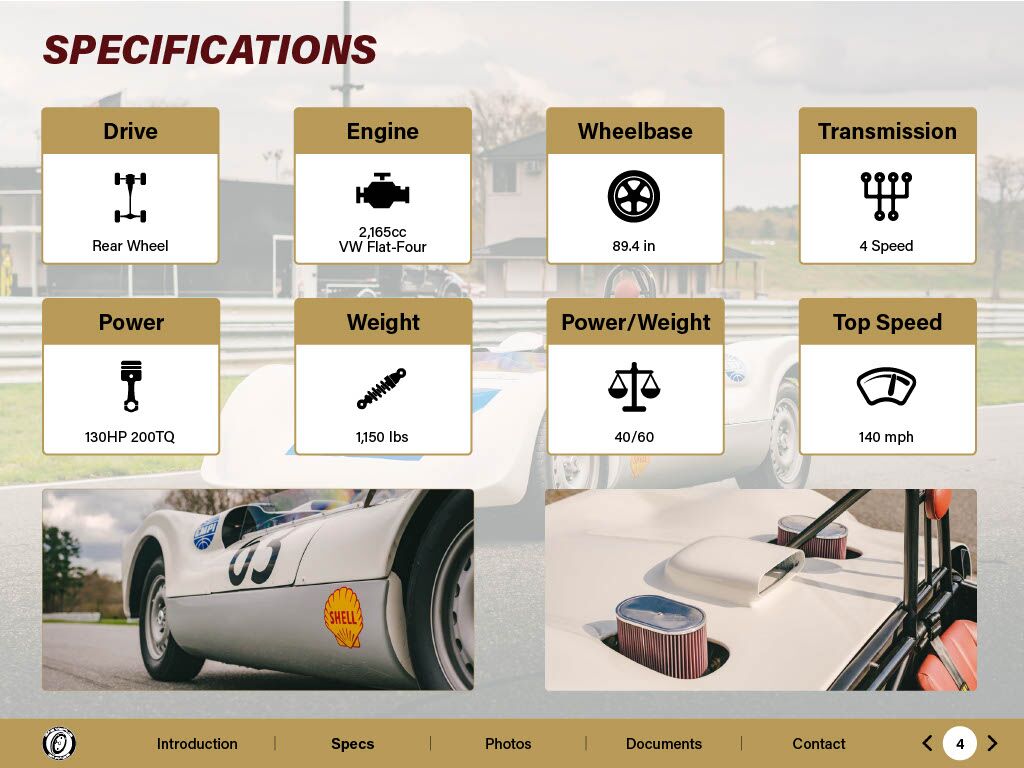
Task: View the Shell decal car photo
Action: point(258,589)
